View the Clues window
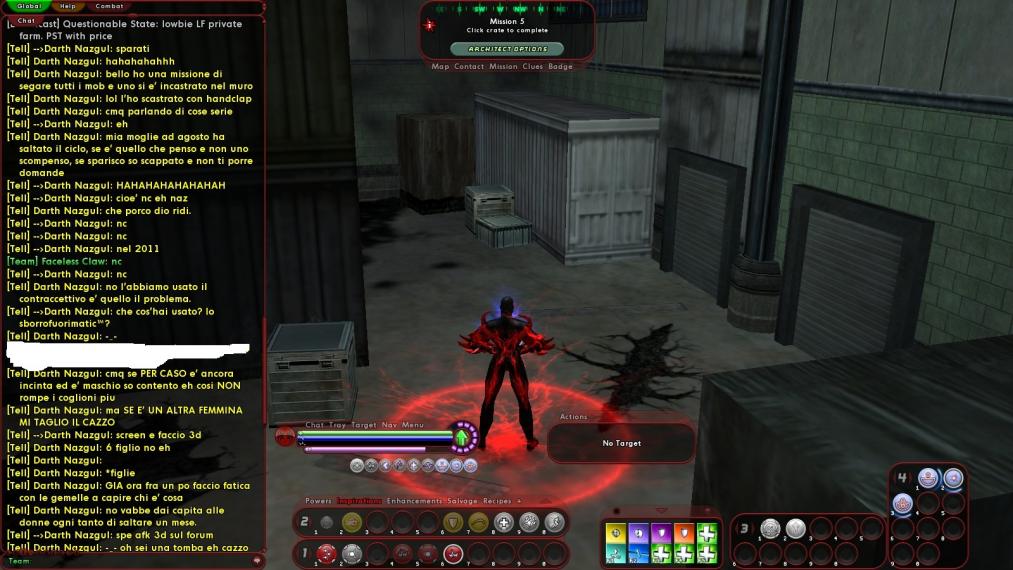The image size is (1013, 570). pyautogui.click(x=533, y=67)
